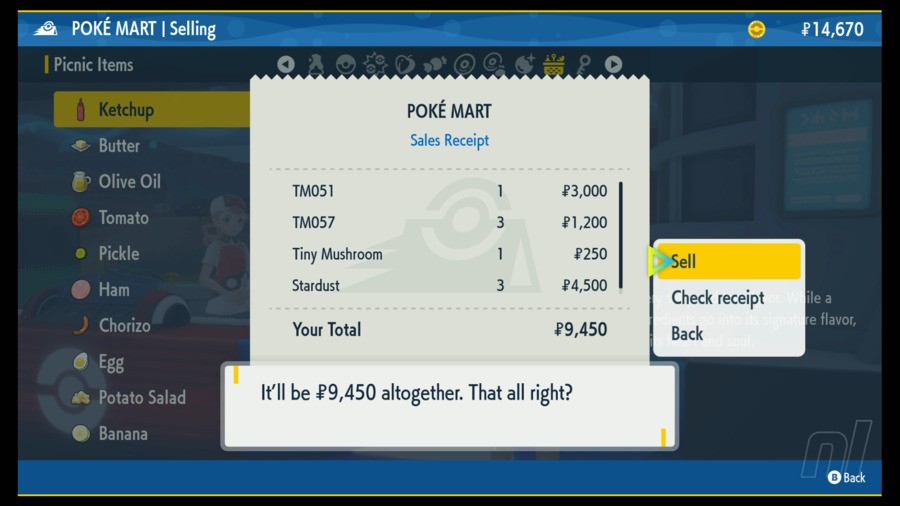Open the Poké Ball category tab
The image size is (900, 506).
tap(346, 65)
